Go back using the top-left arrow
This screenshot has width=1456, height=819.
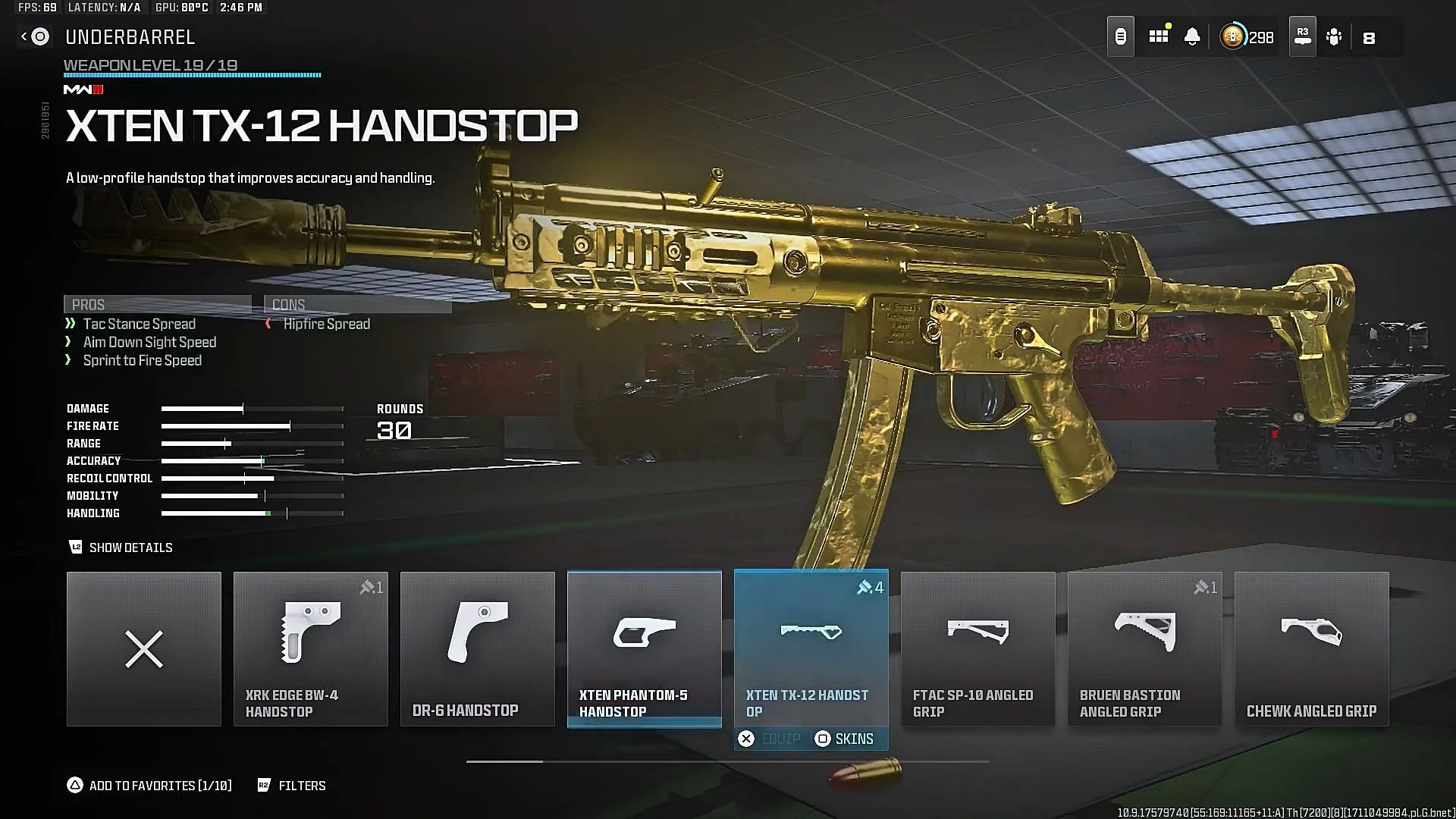point(24,36)
